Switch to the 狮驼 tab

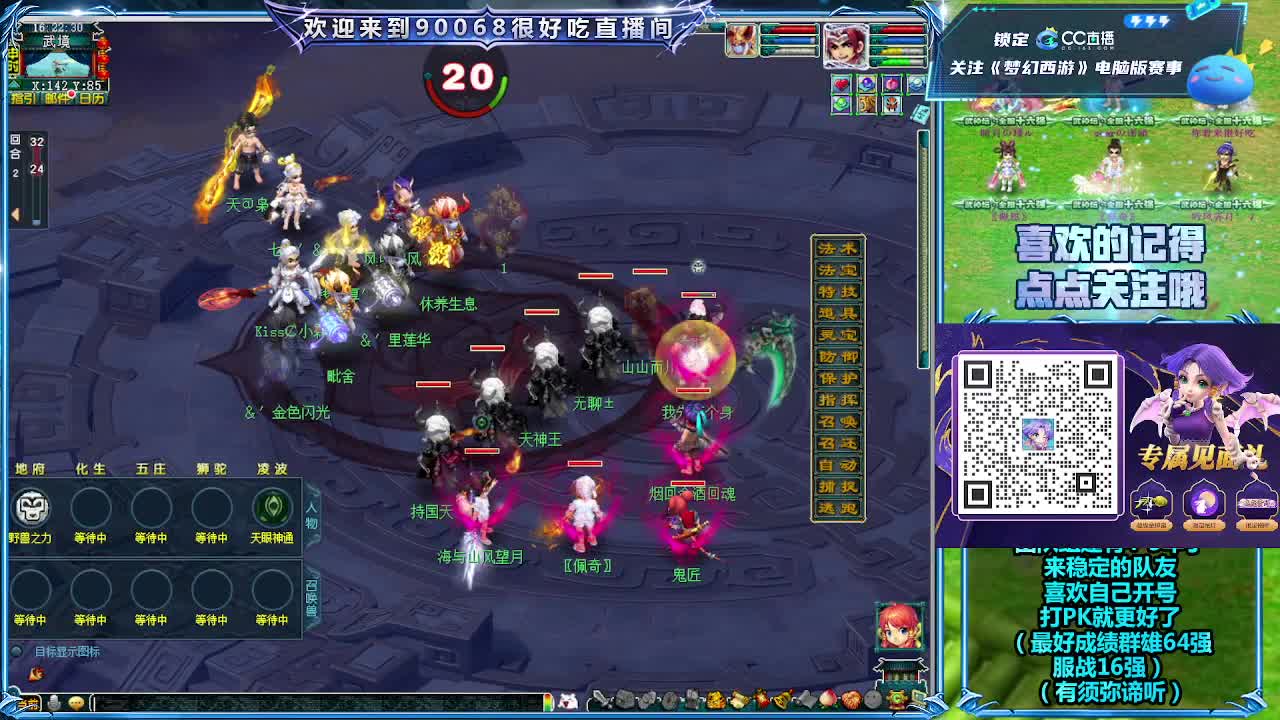coord(211,469)
